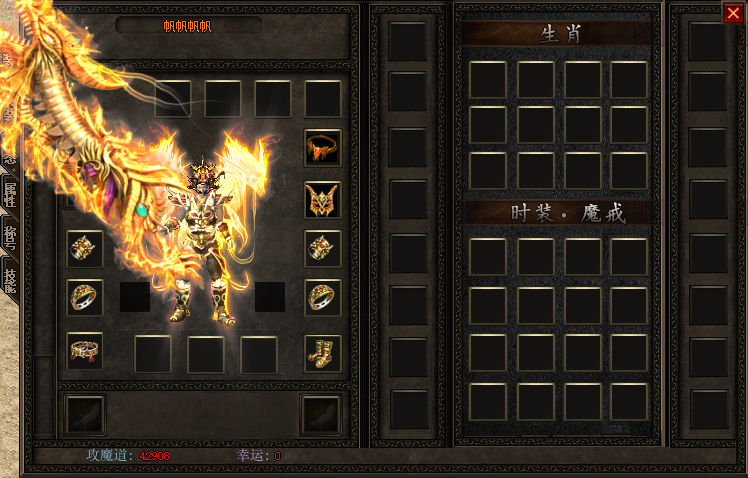Close the character equipment window

(733, 13)
